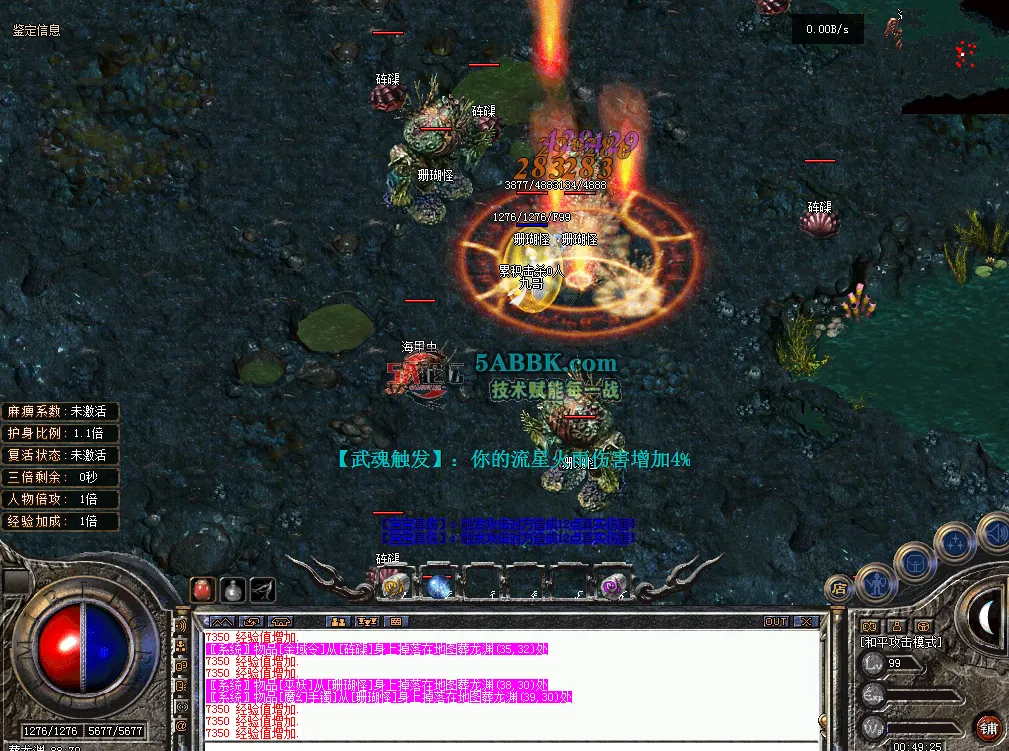
Task: Select the yellow swirl scroll belt slot
Action: pyautogui.click(x=393, y=586)
